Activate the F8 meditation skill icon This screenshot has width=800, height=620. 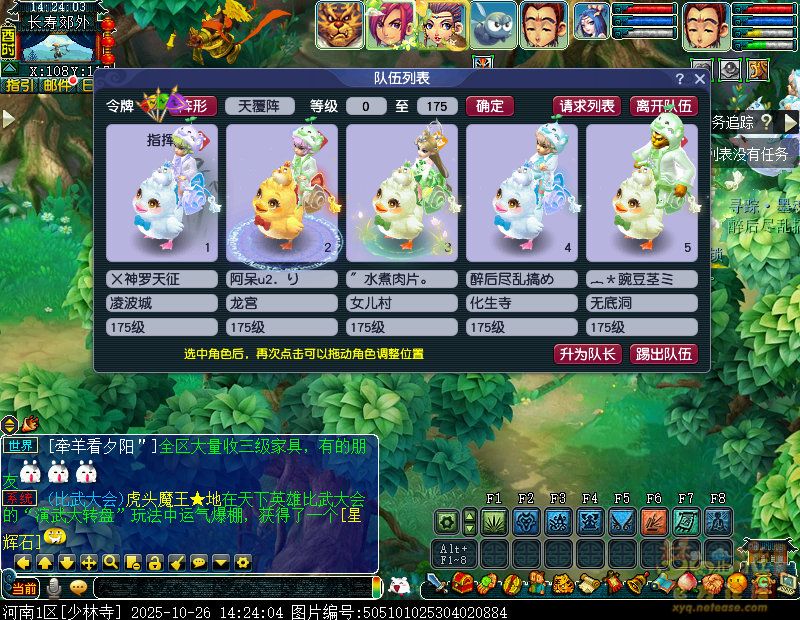[x=718, y=521]
